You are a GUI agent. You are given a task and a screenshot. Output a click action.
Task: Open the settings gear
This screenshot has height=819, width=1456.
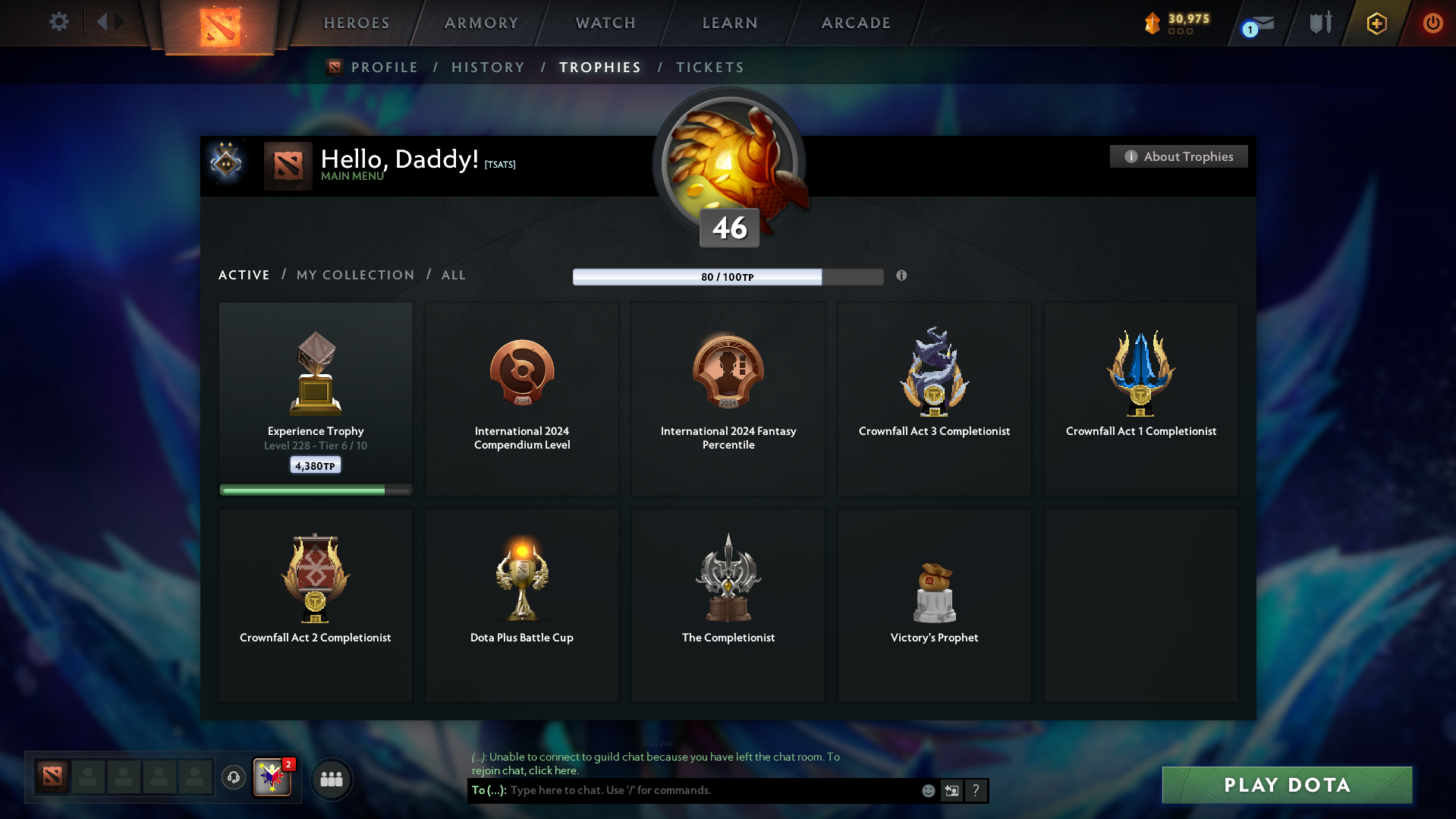(x=59, y=22)
